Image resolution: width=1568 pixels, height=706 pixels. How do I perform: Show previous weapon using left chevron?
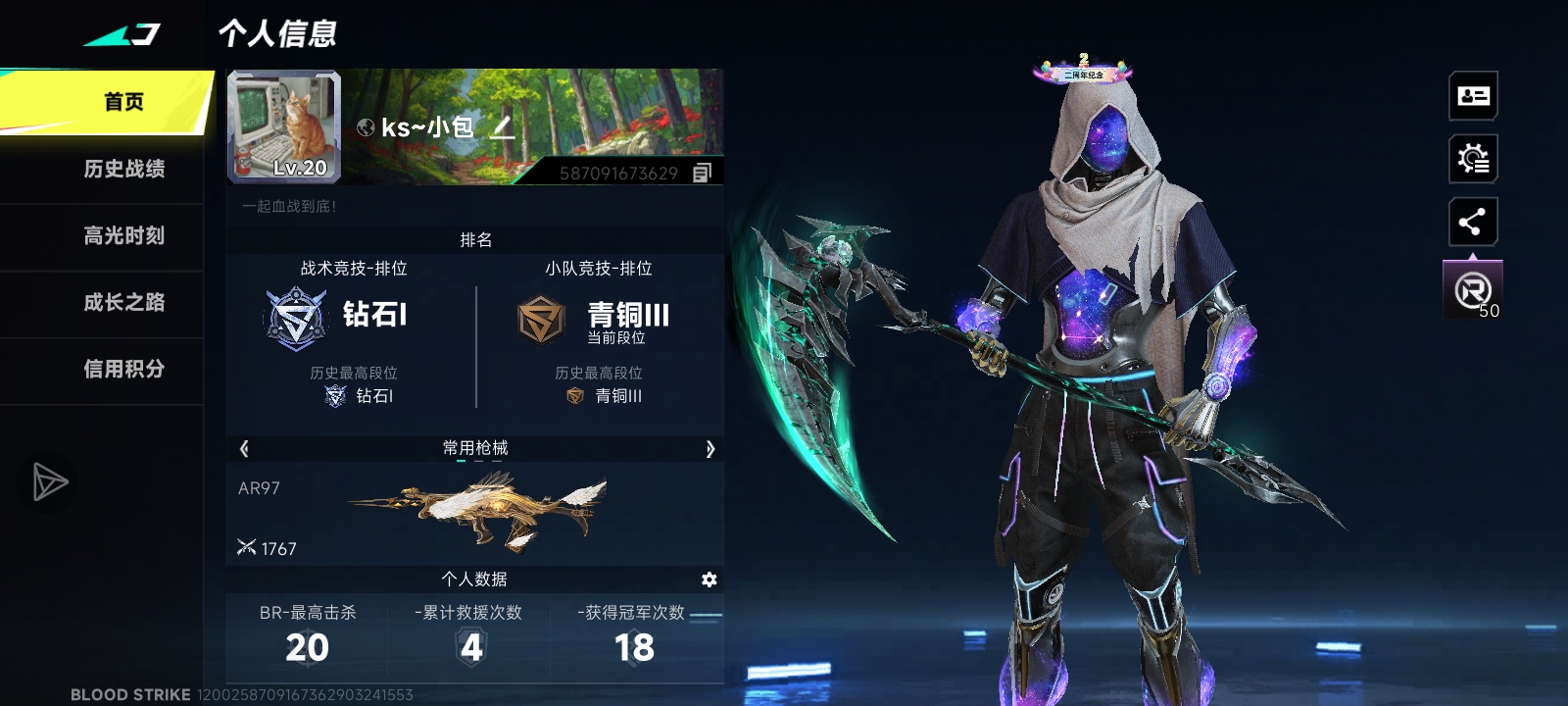(x=243, y=447)
